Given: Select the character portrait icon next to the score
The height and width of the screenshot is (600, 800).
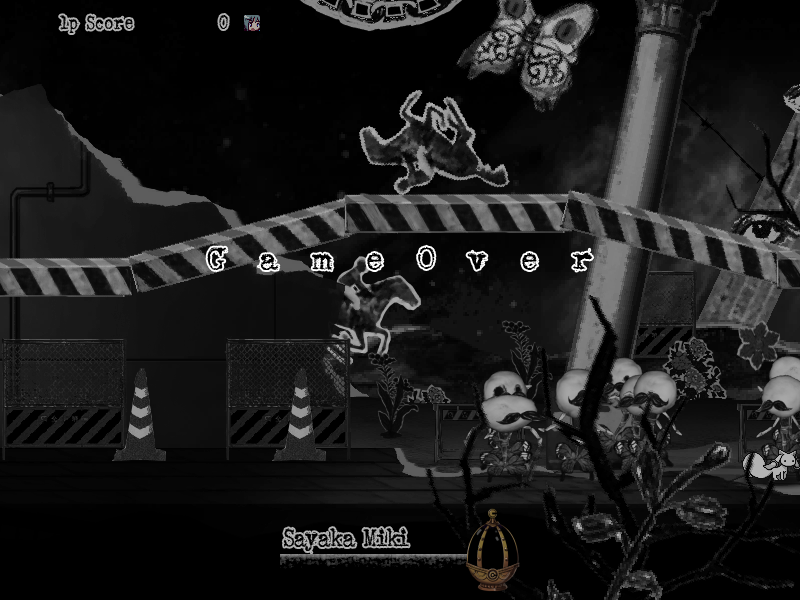Looking at the screenshot, I should point(251,23).
